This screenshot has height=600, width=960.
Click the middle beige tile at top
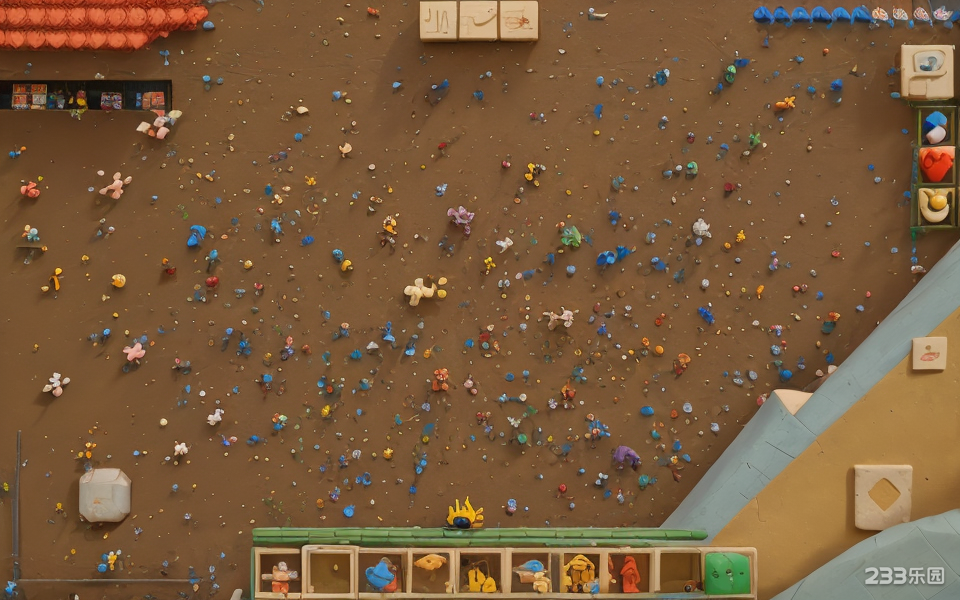pyautogui.click(x=478, y=20)
